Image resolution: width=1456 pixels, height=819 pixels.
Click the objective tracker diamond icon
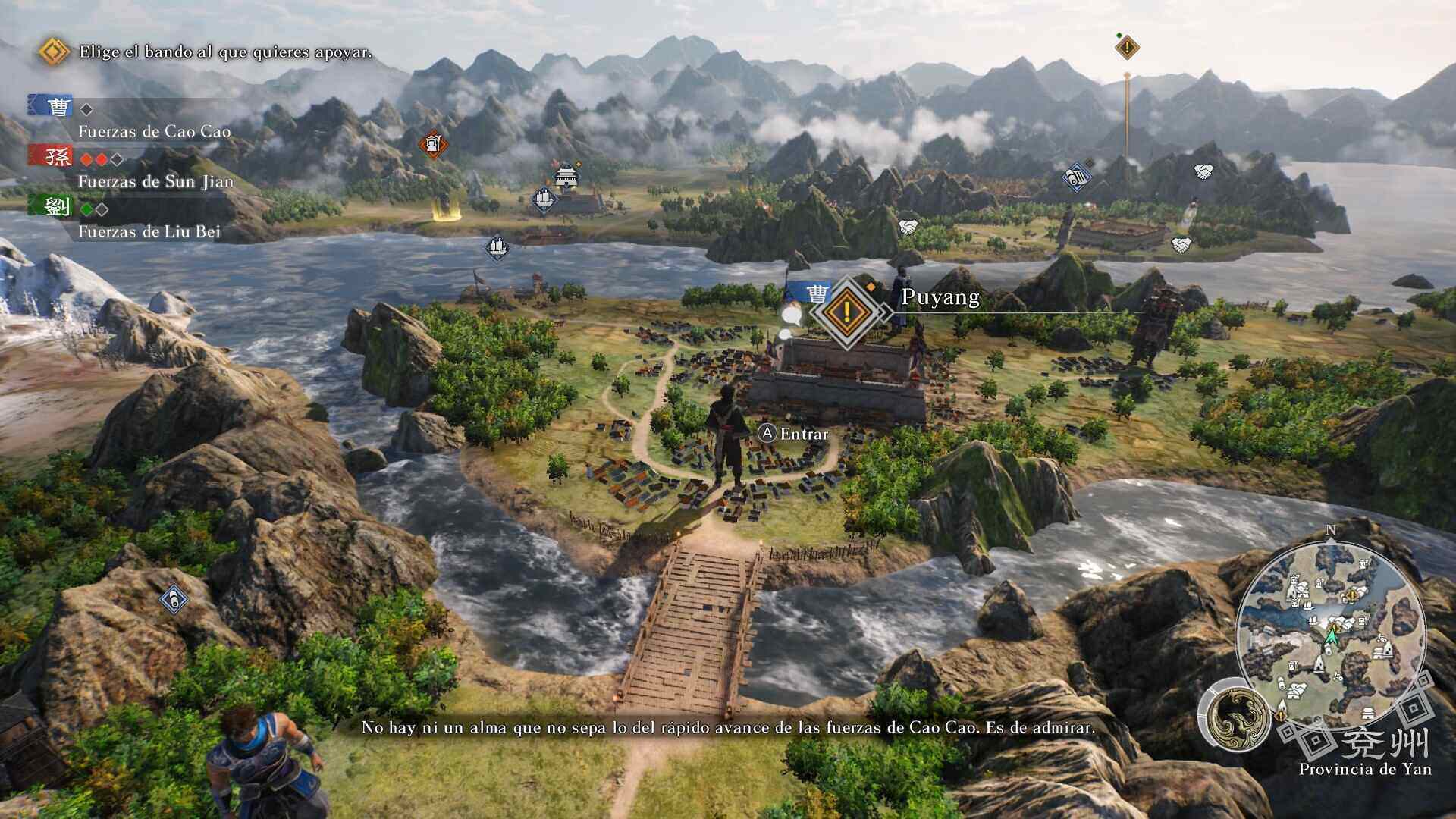click(53, 52)
